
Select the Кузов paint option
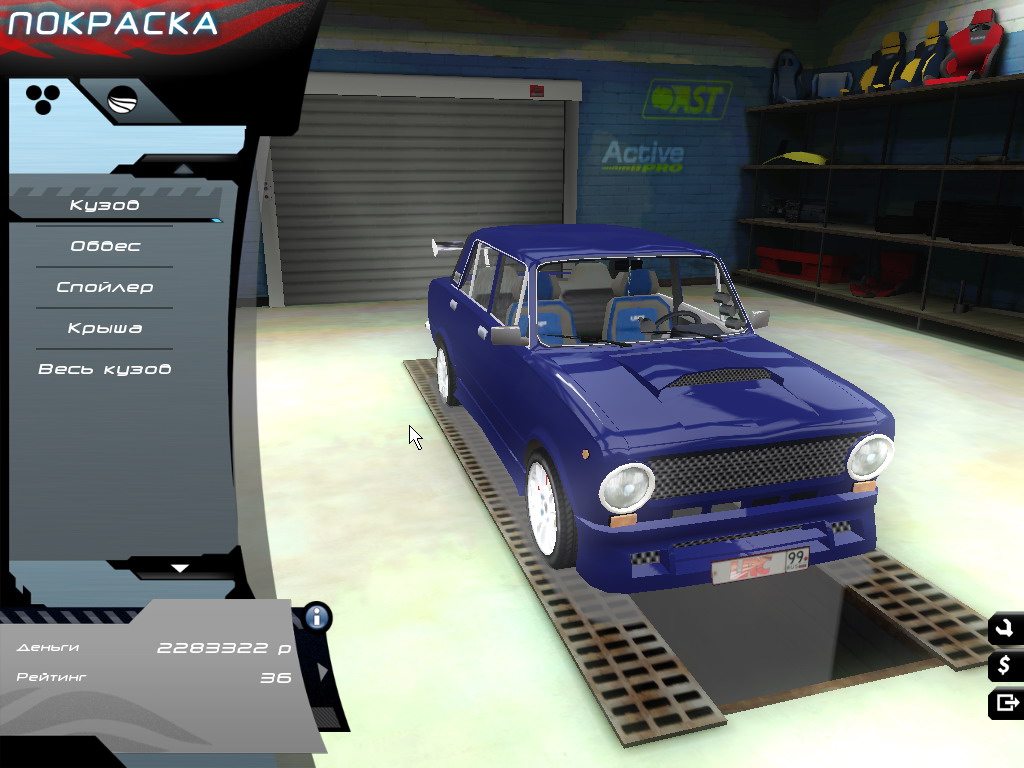click(x=104, y=205)
